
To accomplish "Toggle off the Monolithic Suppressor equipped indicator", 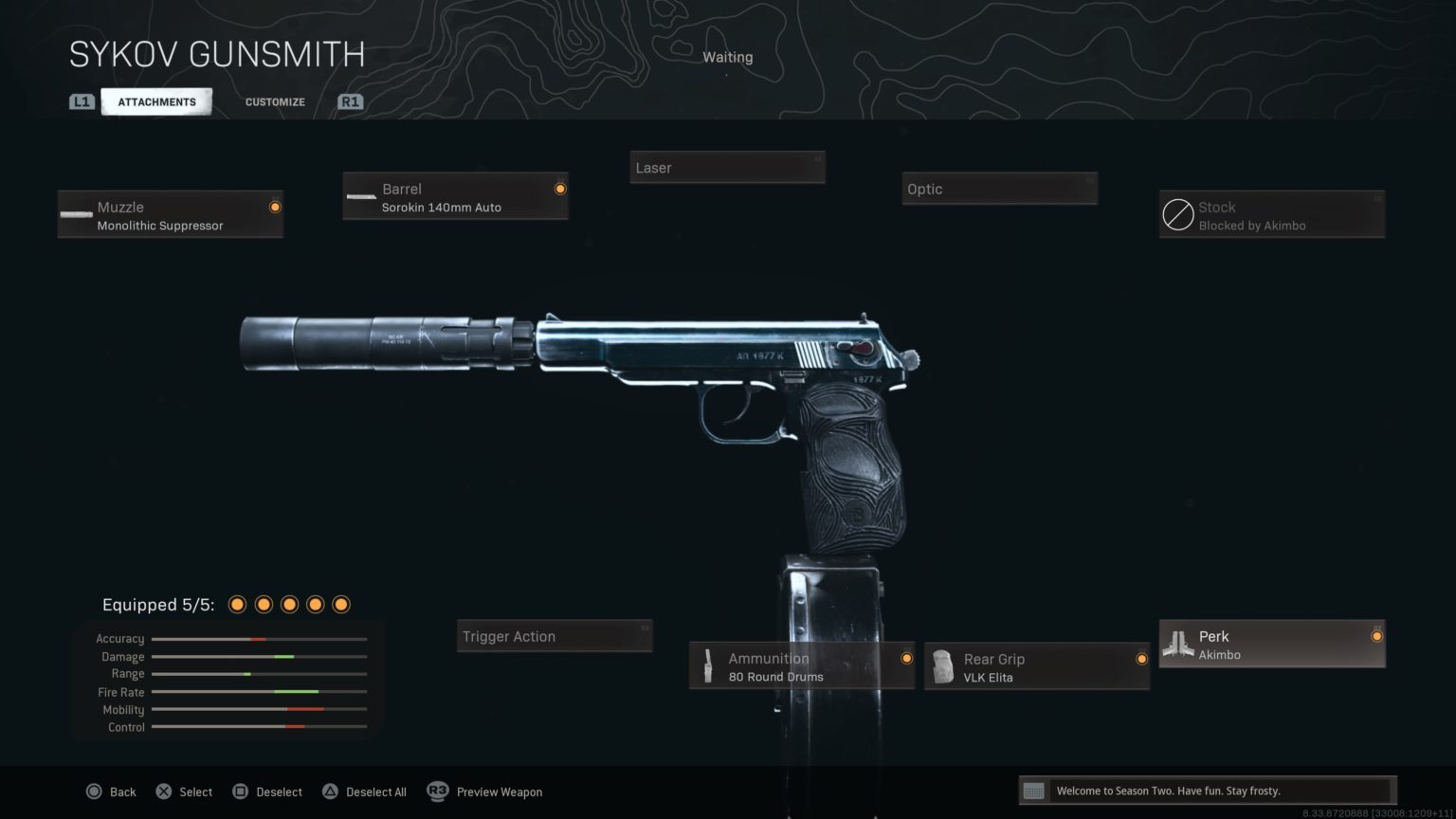I will click(275, 207).
